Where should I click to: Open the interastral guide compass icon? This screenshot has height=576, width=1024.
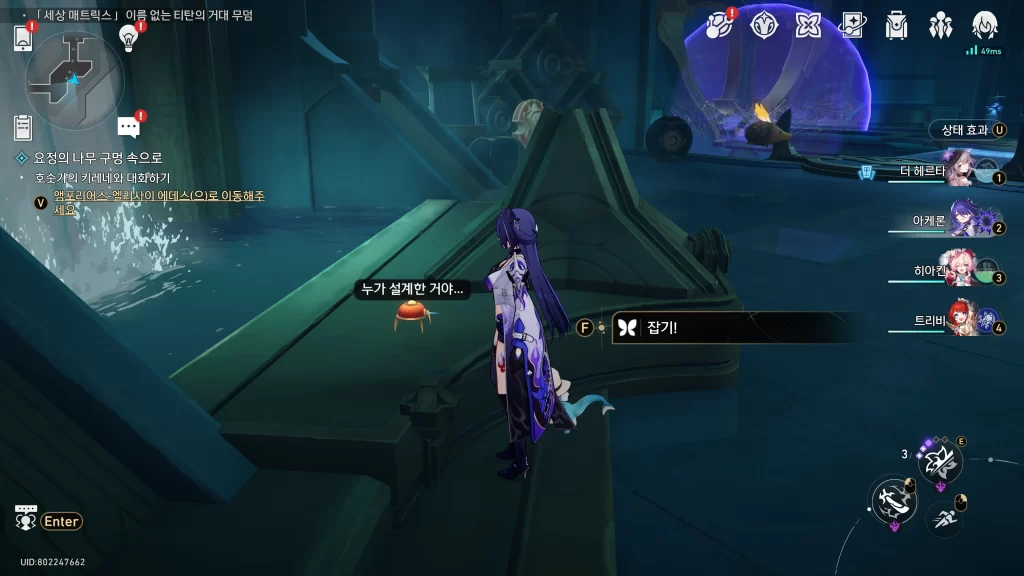(x=765, y=25)
